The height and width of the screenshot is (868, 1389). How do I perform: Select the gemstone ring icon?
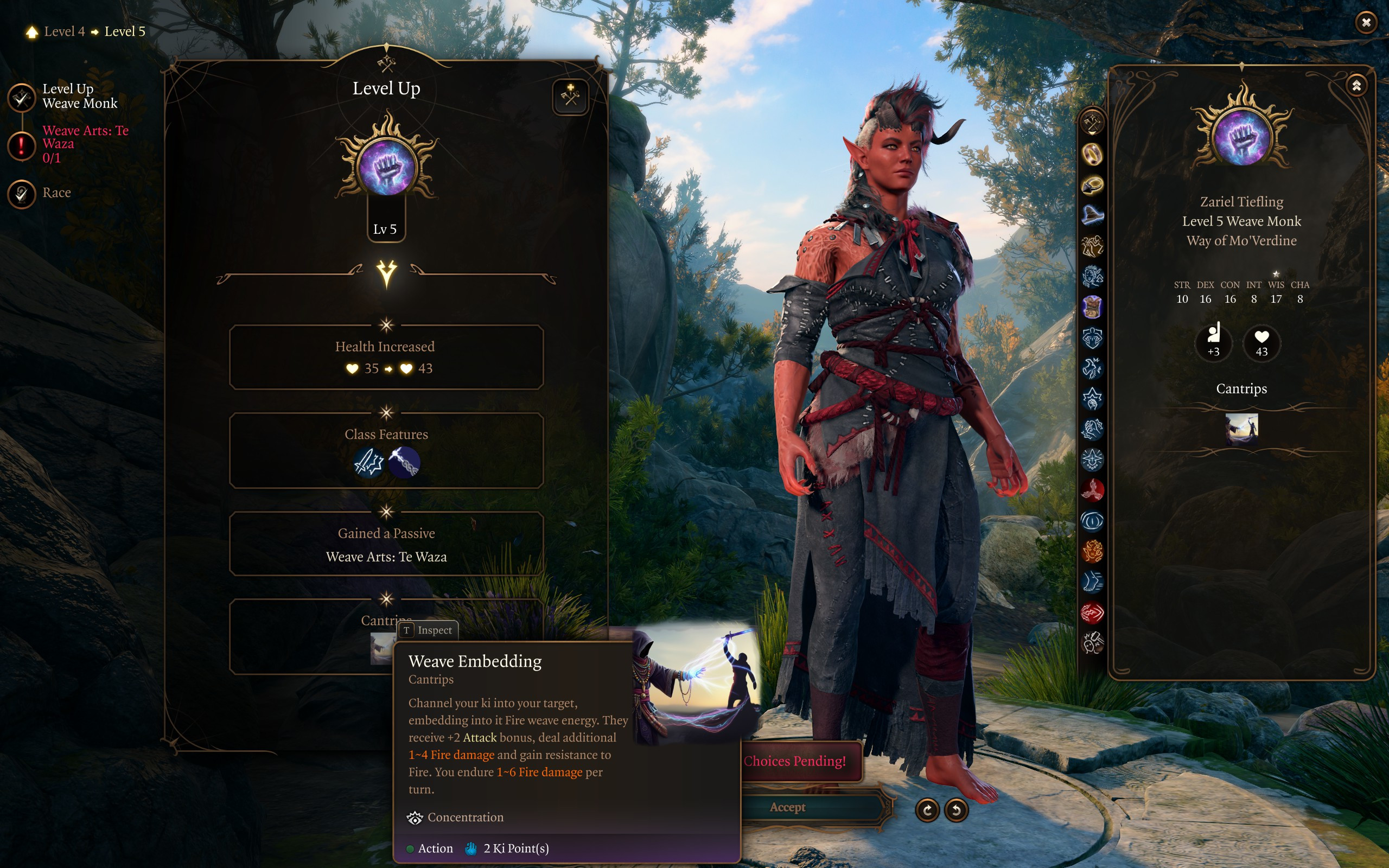(x=1092, y=185)
